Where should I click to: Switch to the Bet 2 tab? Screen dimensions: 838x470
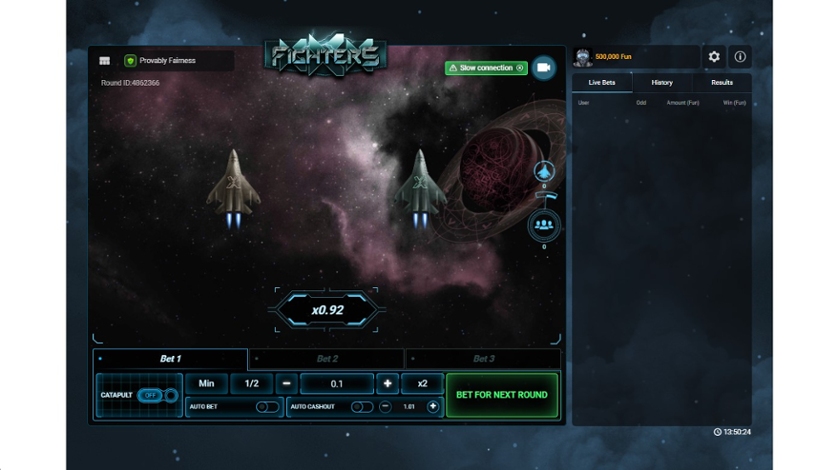tap(327, 358)
